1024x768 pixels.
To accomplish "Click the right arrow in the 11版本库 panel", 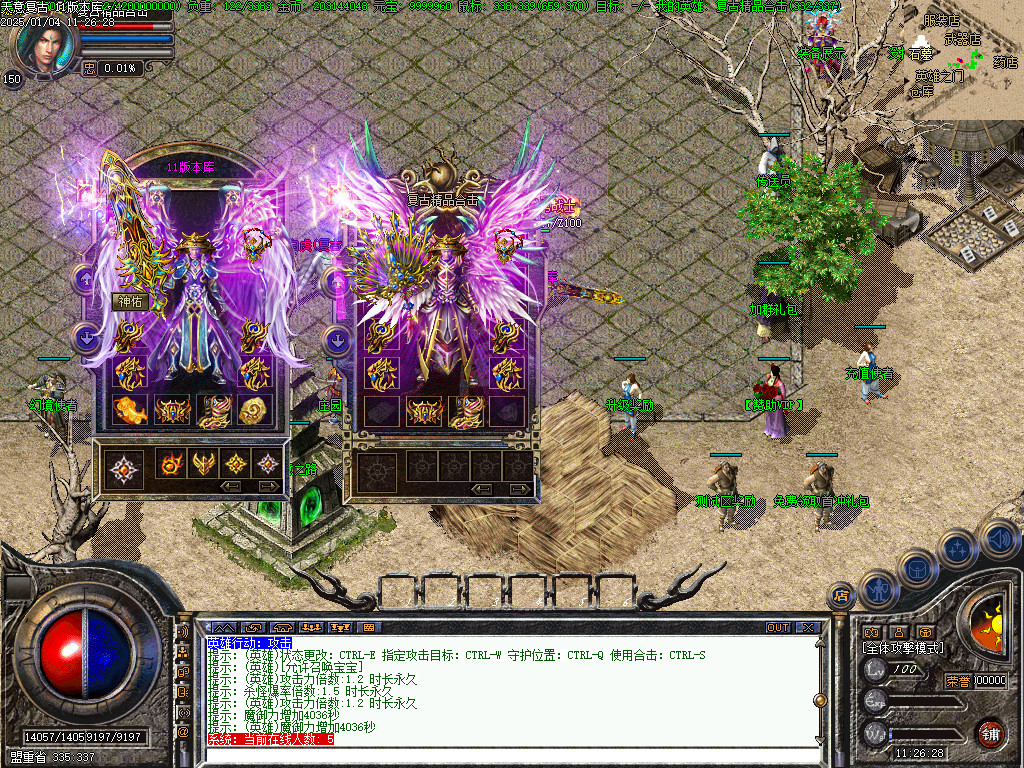I will tap(268, 486).
